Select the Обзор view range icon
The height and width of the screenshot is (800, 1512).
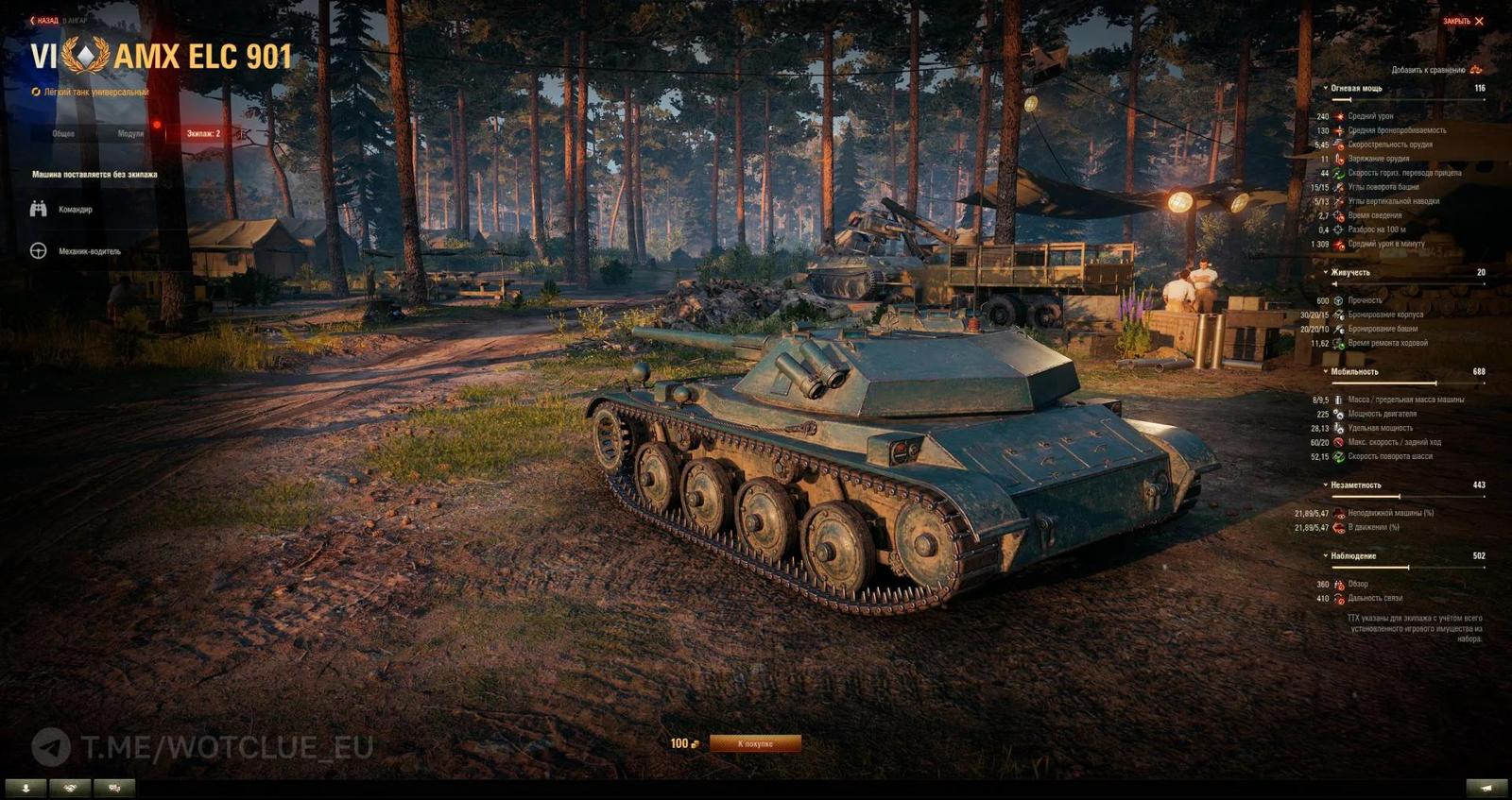click(x=1339, y=584)
